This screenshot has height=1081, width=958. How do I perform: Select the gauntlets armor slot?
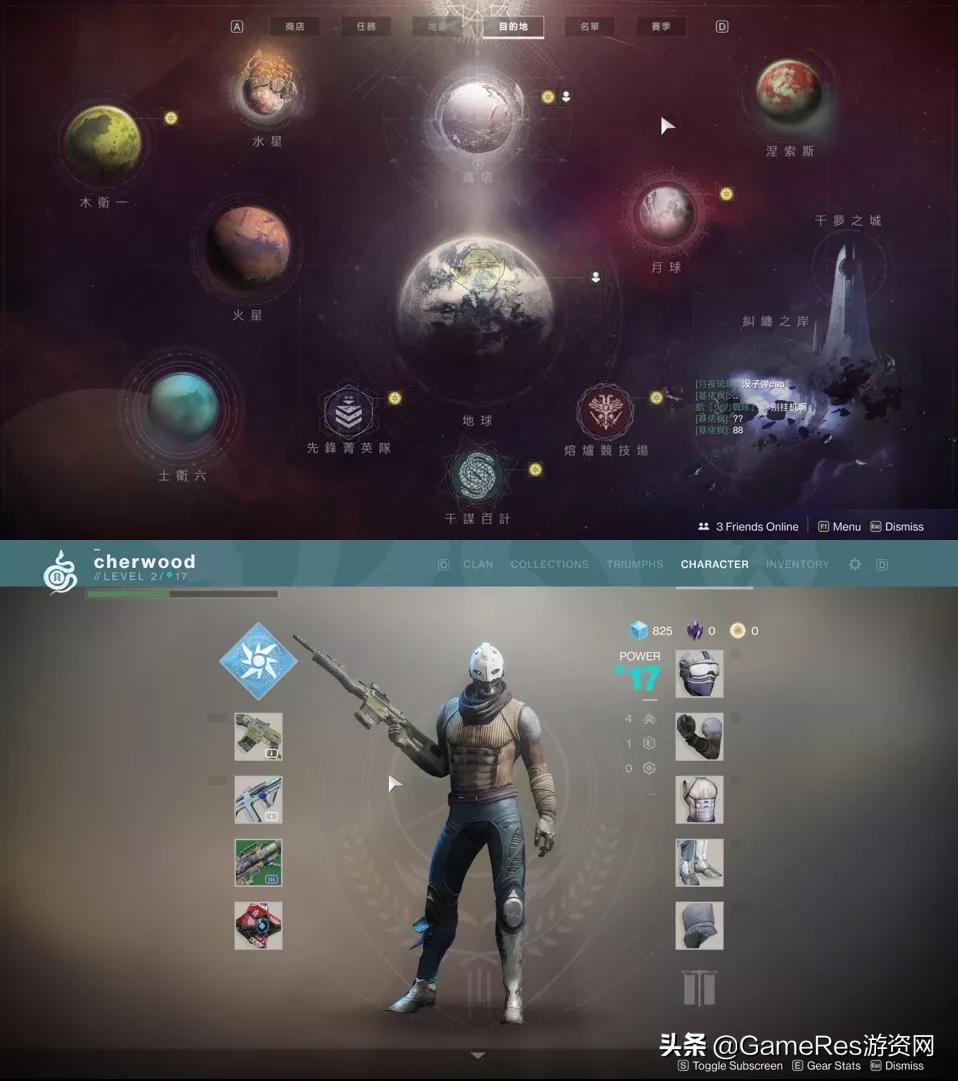tap(699, 737)
